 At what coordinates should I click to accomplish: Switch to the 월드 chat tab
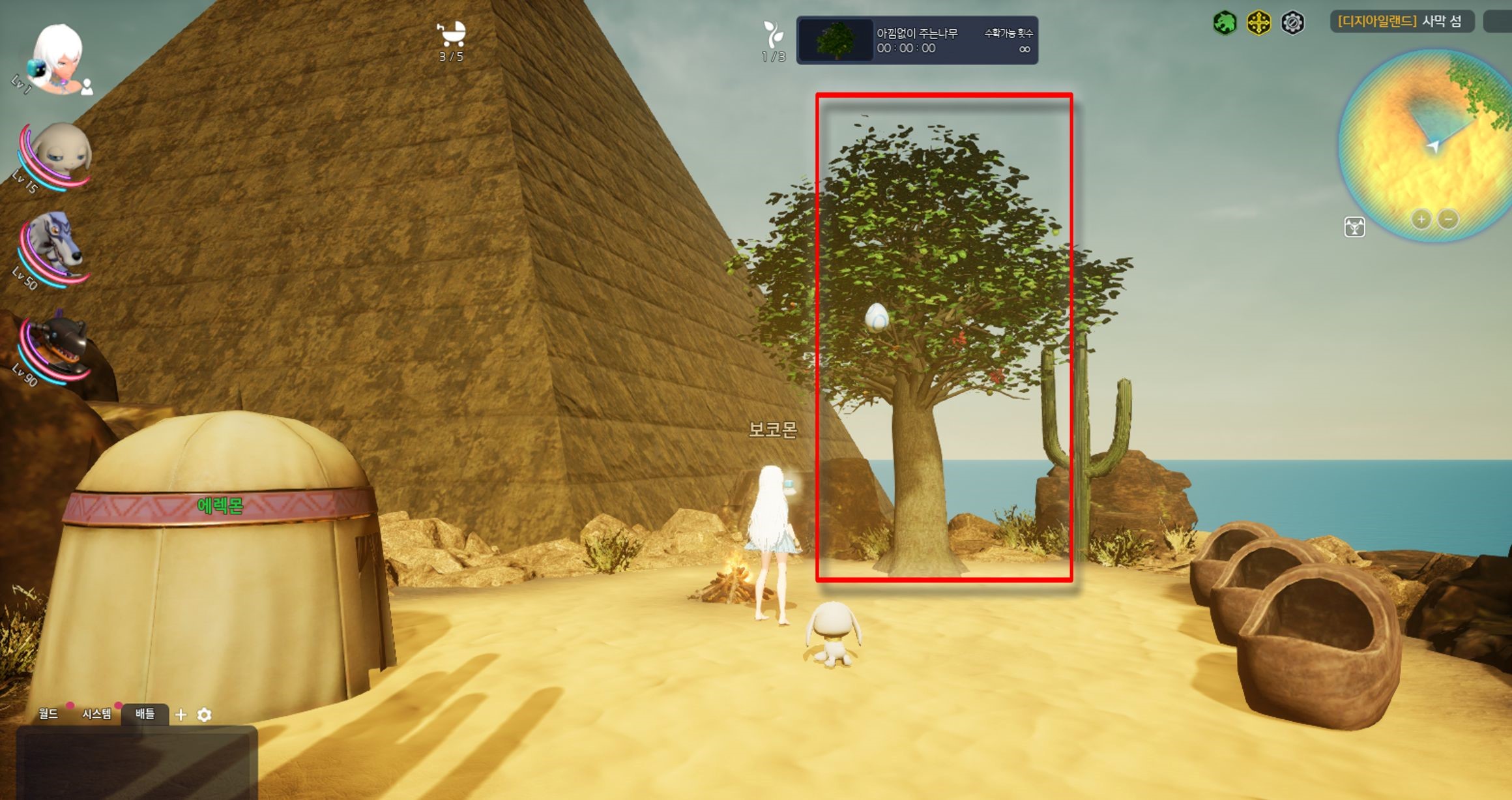pyautogui.click(x=48, y=714)
